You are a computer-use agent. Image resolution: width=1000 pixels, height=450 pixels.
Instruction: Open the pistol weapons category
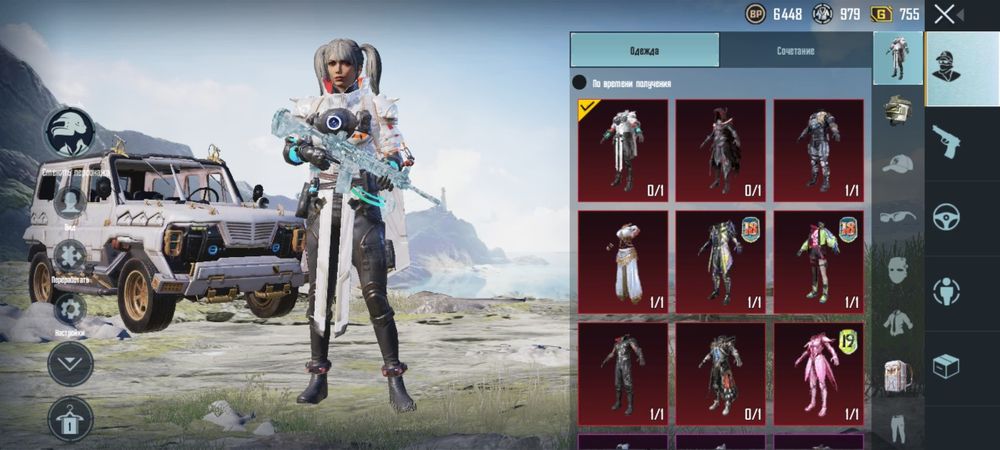(945, 141)
